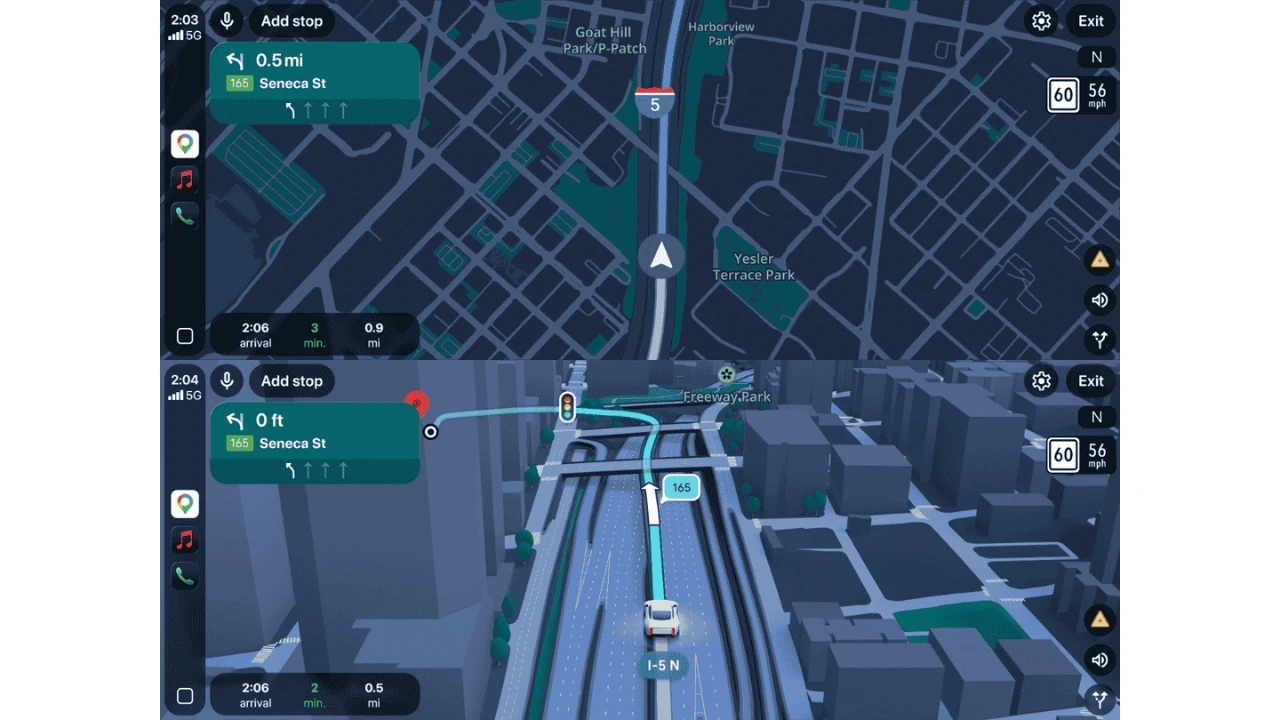Open the app launcher square icon
Viewport: 1280px width, 720px height.
(184, 696)
